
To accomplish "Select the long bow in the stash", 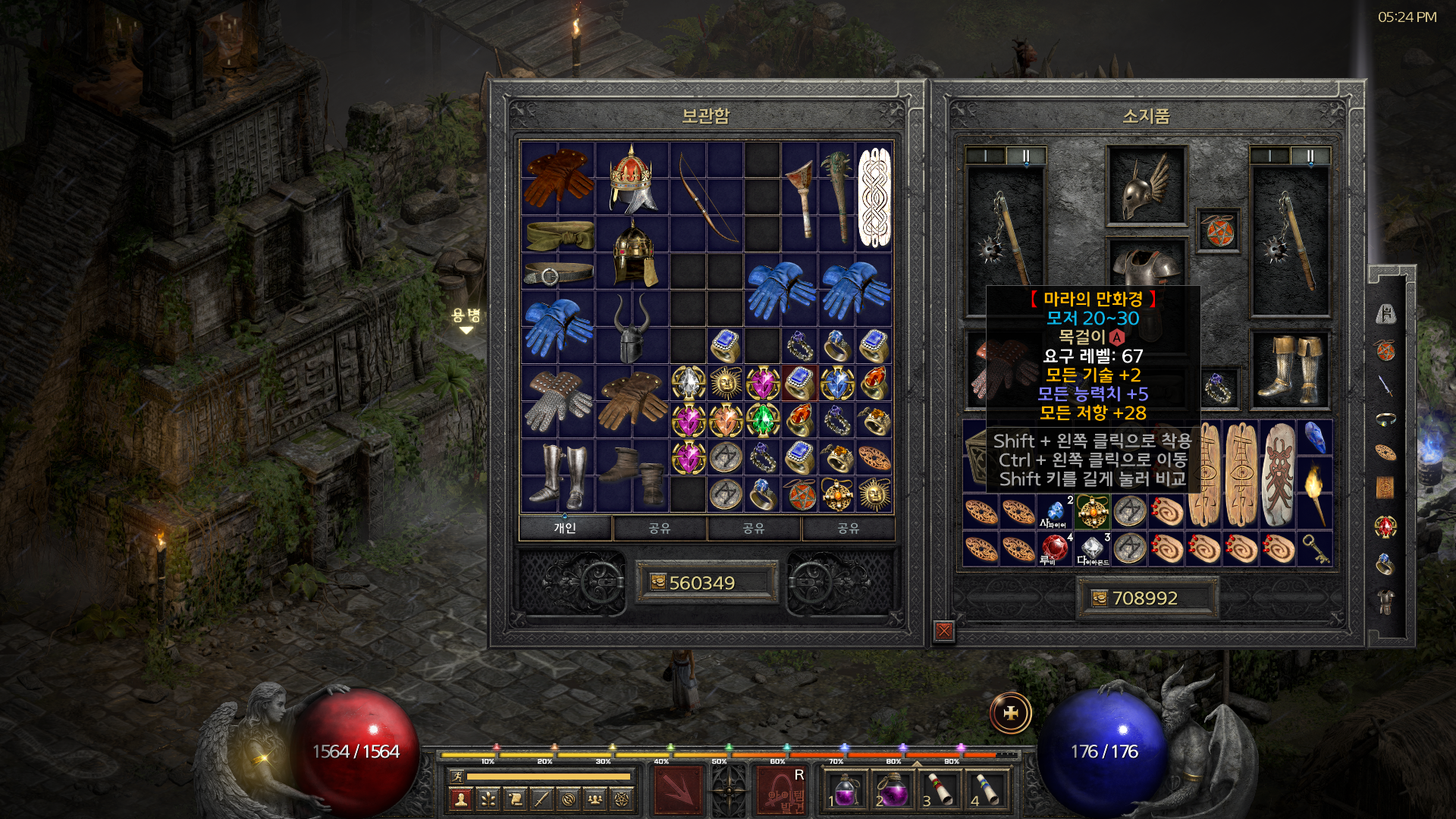I will tap(707, 197).
